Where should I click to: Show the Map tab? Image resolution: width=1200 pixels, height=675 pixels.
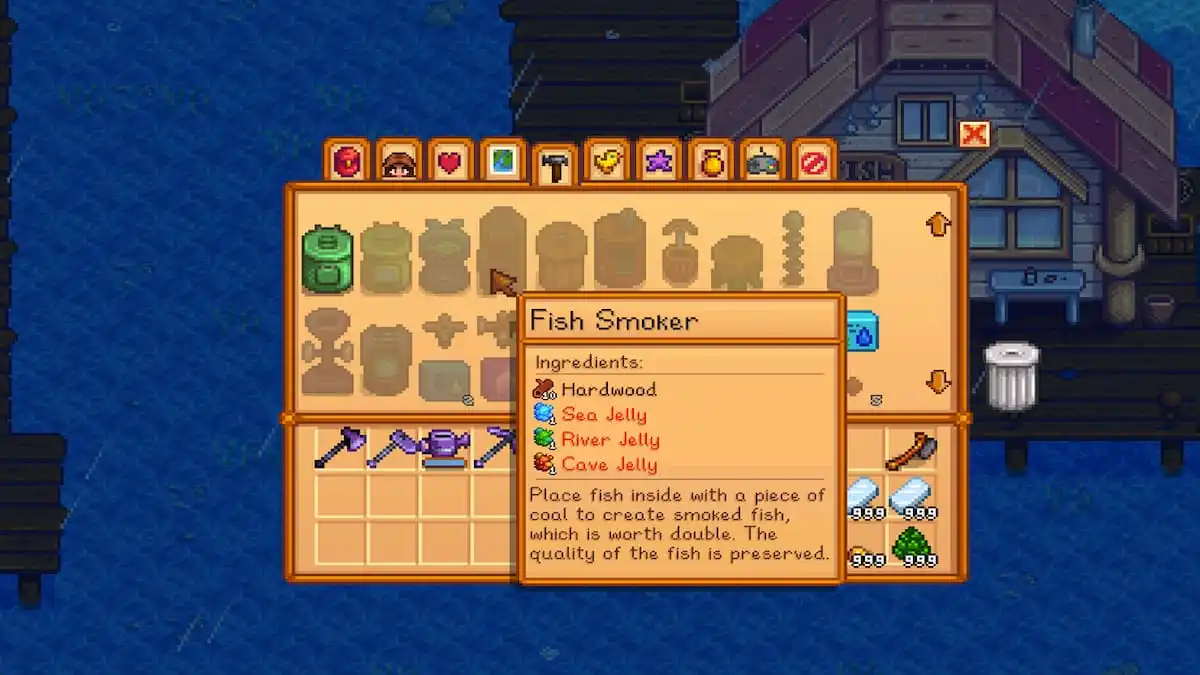tap(502, 160)
